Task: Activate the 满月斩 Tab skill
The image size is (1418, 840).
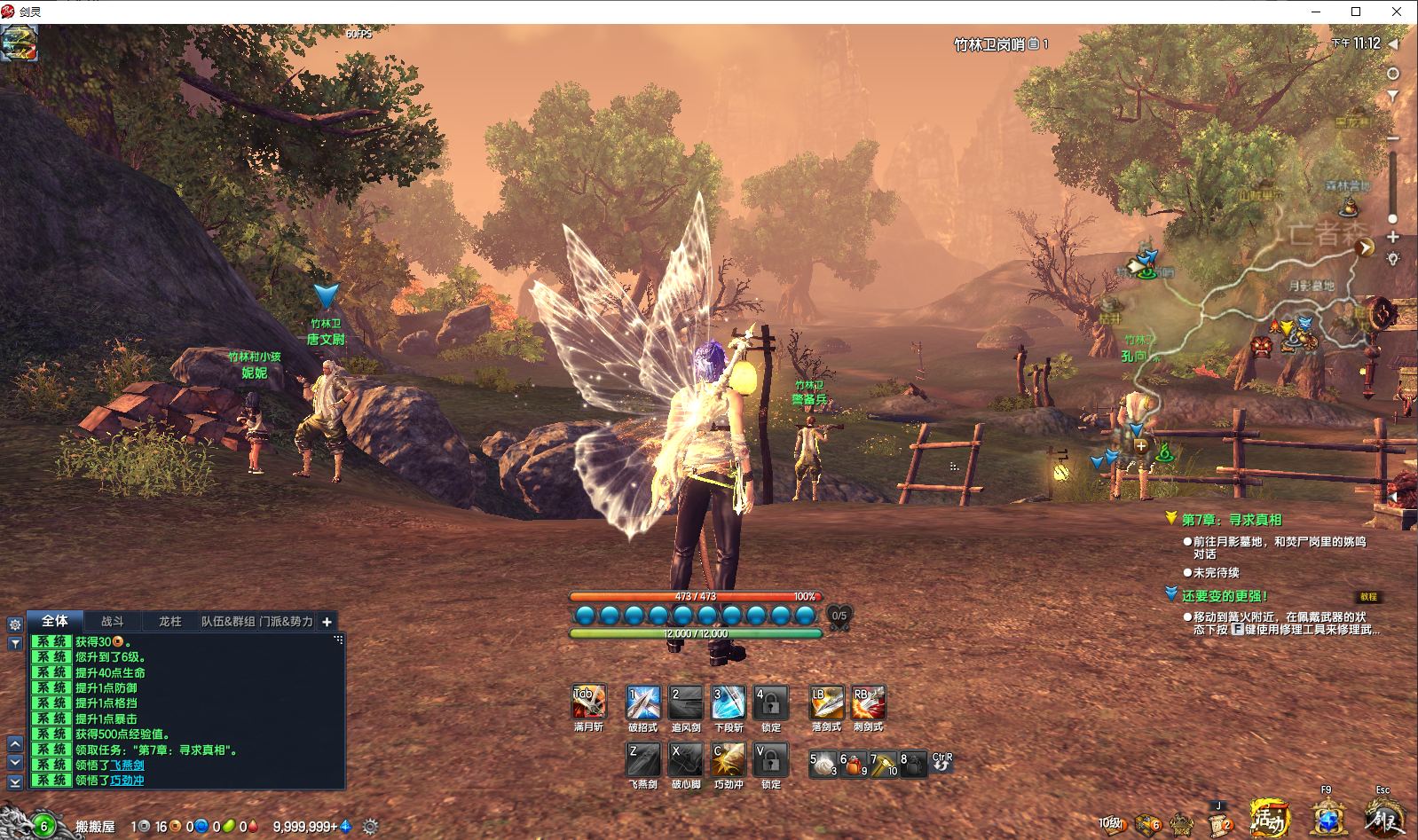Action: pos(588,702)
